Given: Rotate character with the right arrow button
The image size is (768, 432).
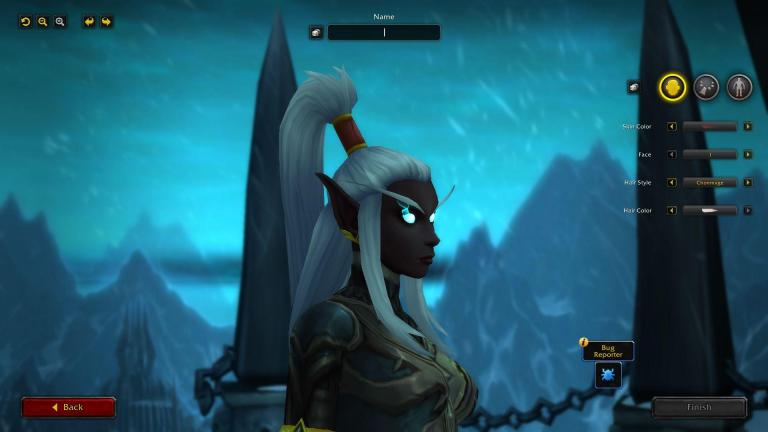Looking at the screenshot, I should (x=106, y=21).
